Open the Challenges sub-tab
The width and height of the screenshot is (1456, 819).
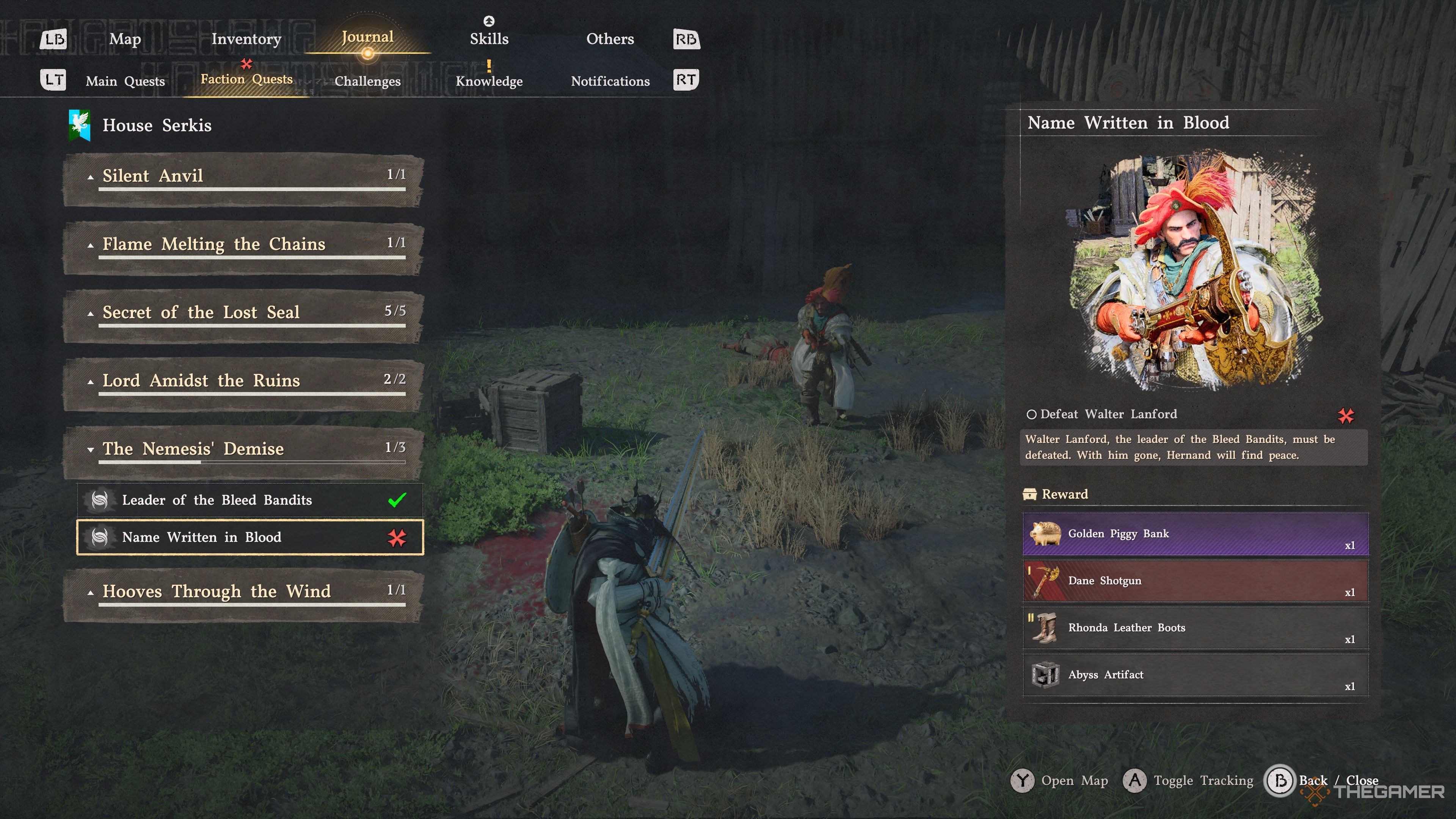click(367, 82)
